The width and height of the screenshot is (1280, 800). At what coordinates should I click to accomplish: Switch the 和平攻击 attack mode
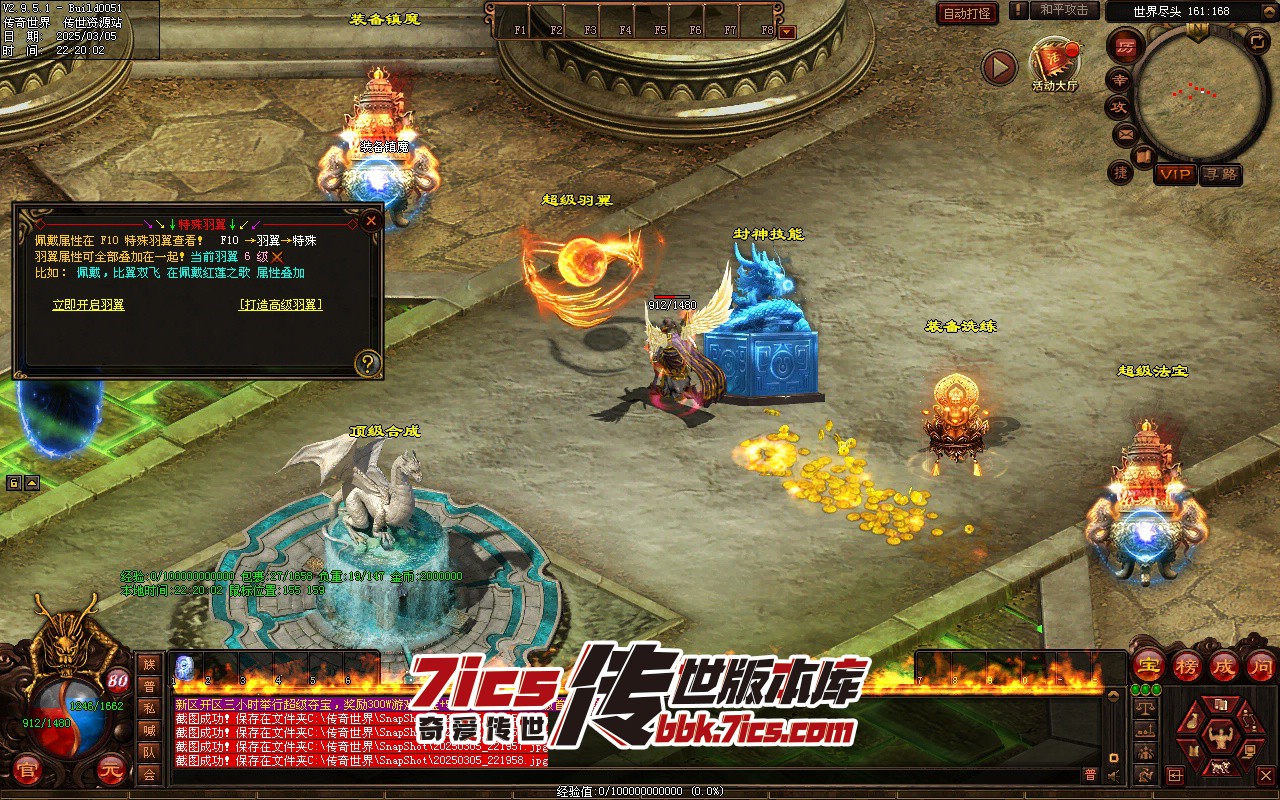[1063, 10]
